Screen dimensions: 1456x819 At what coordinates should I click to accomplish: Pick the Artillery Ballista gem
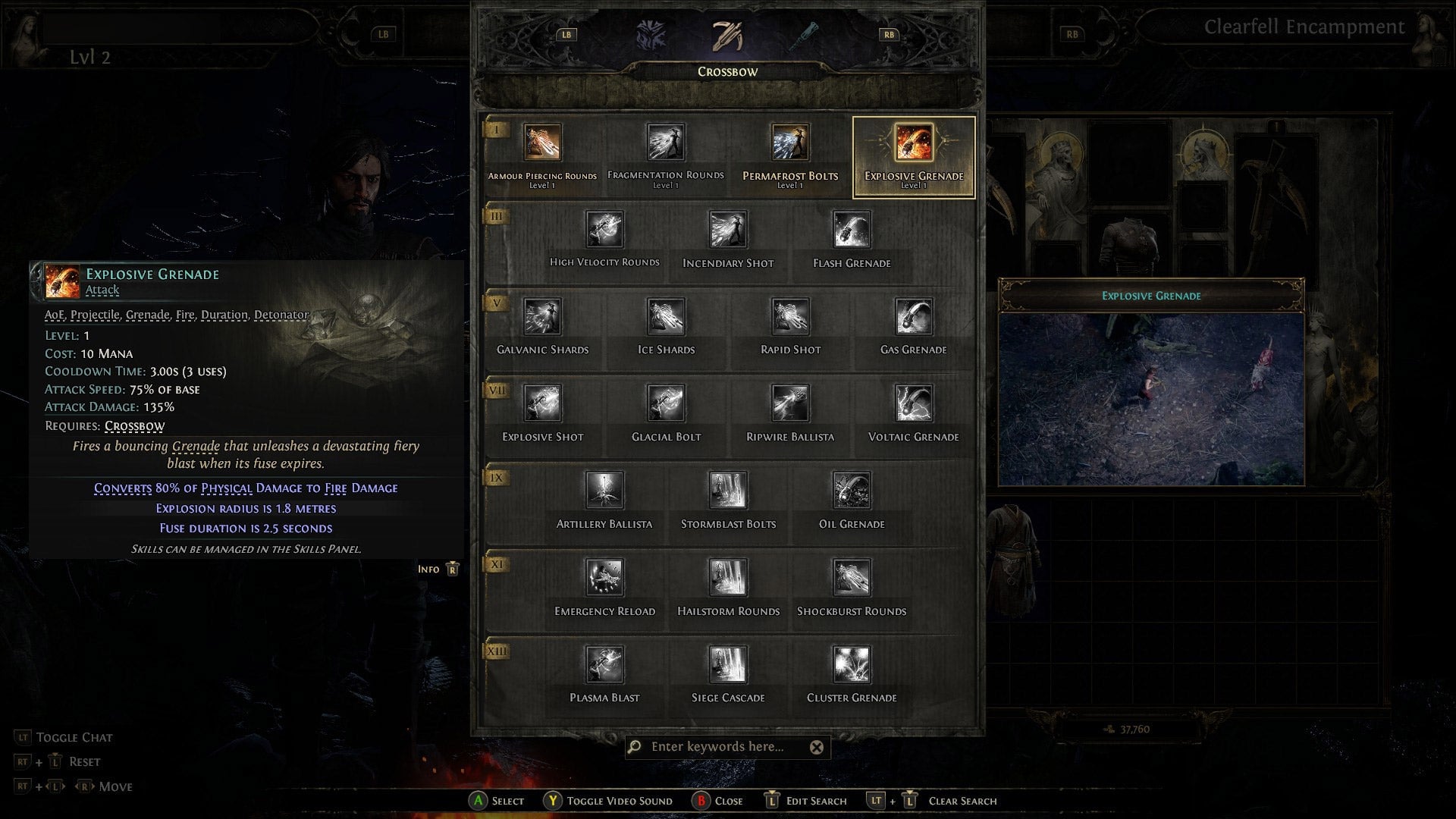604,489
